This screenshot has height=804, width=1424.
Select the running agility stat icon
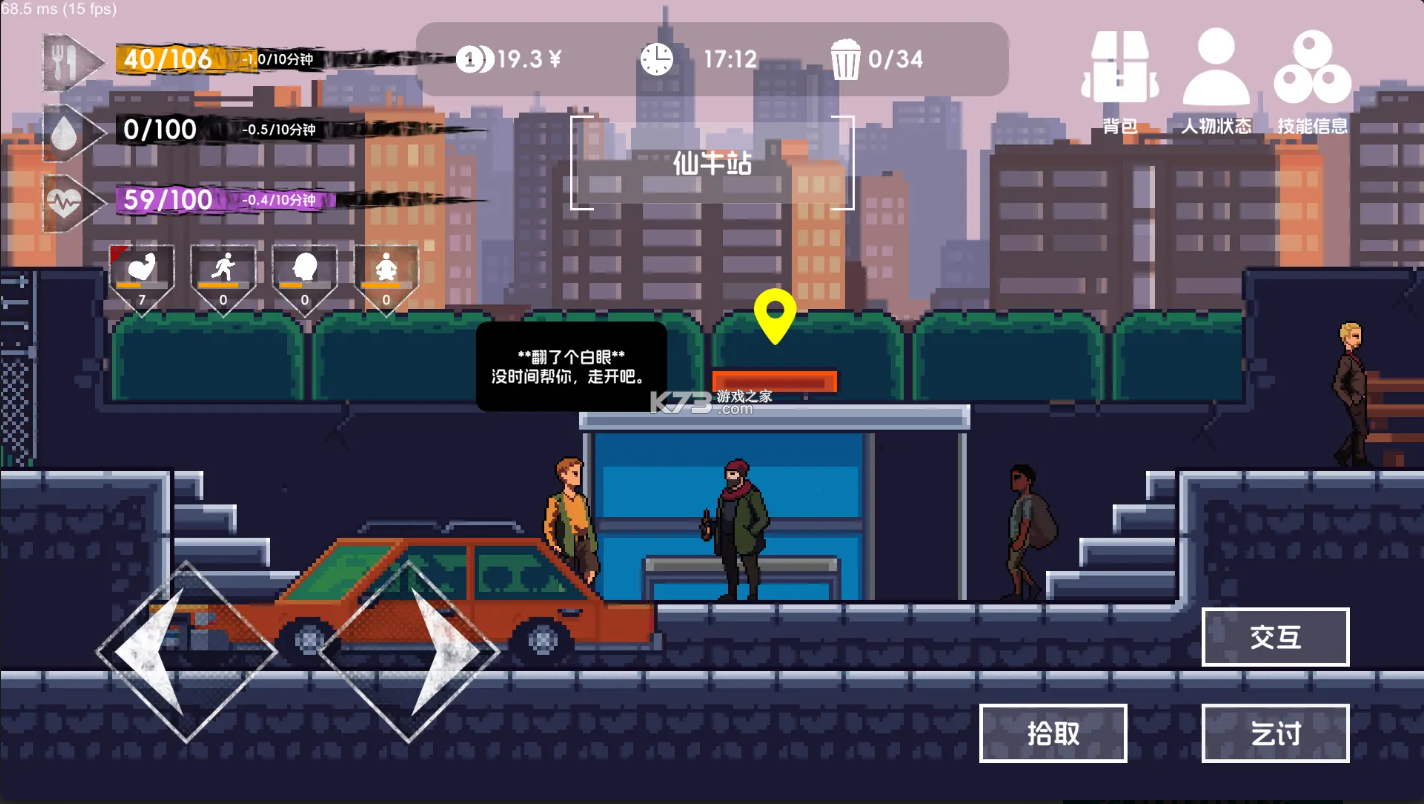[x=223, y=267]
